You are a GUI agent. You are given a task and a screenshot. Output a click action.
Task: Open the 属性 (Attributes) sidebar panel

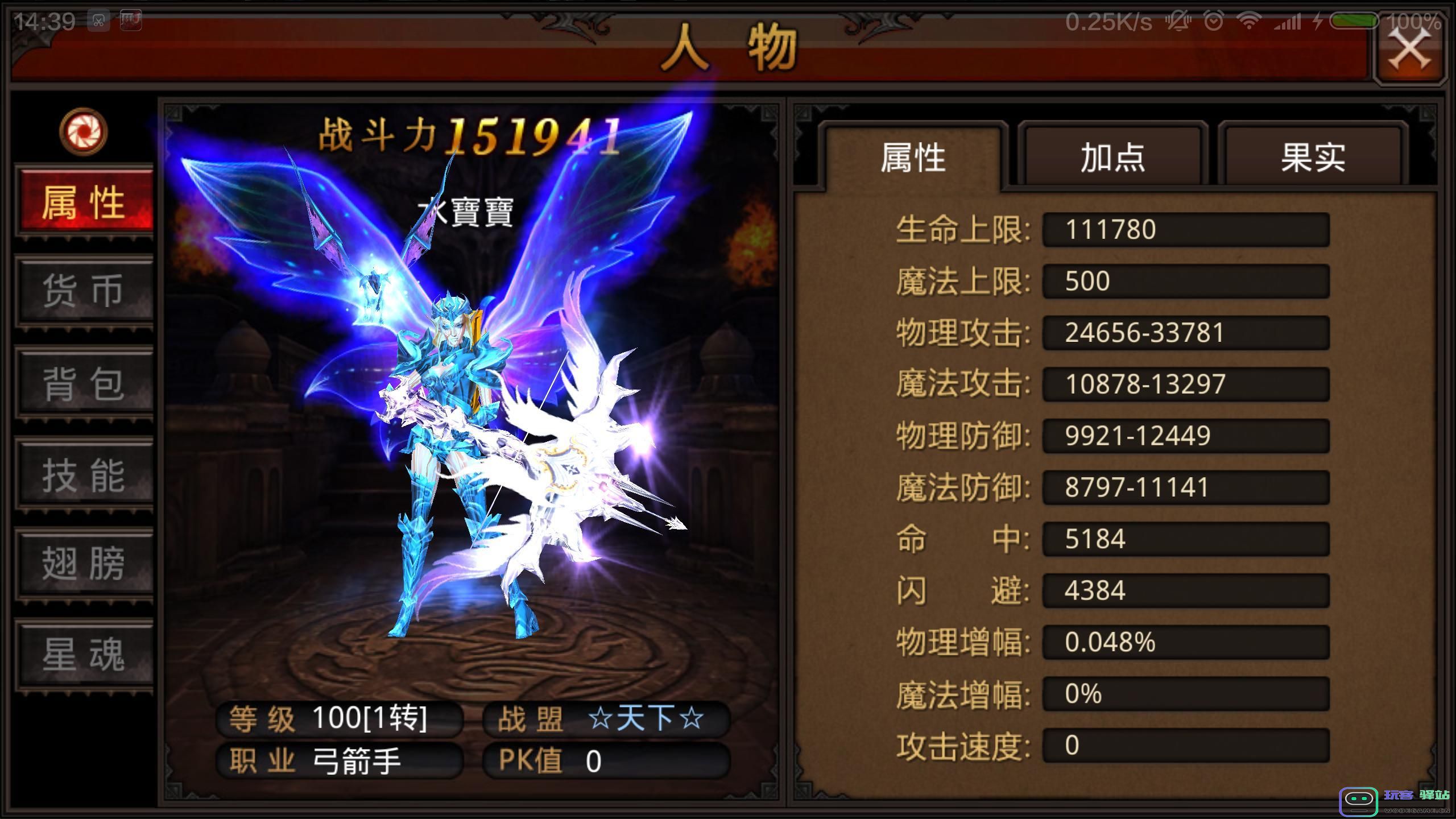point(84,202)
